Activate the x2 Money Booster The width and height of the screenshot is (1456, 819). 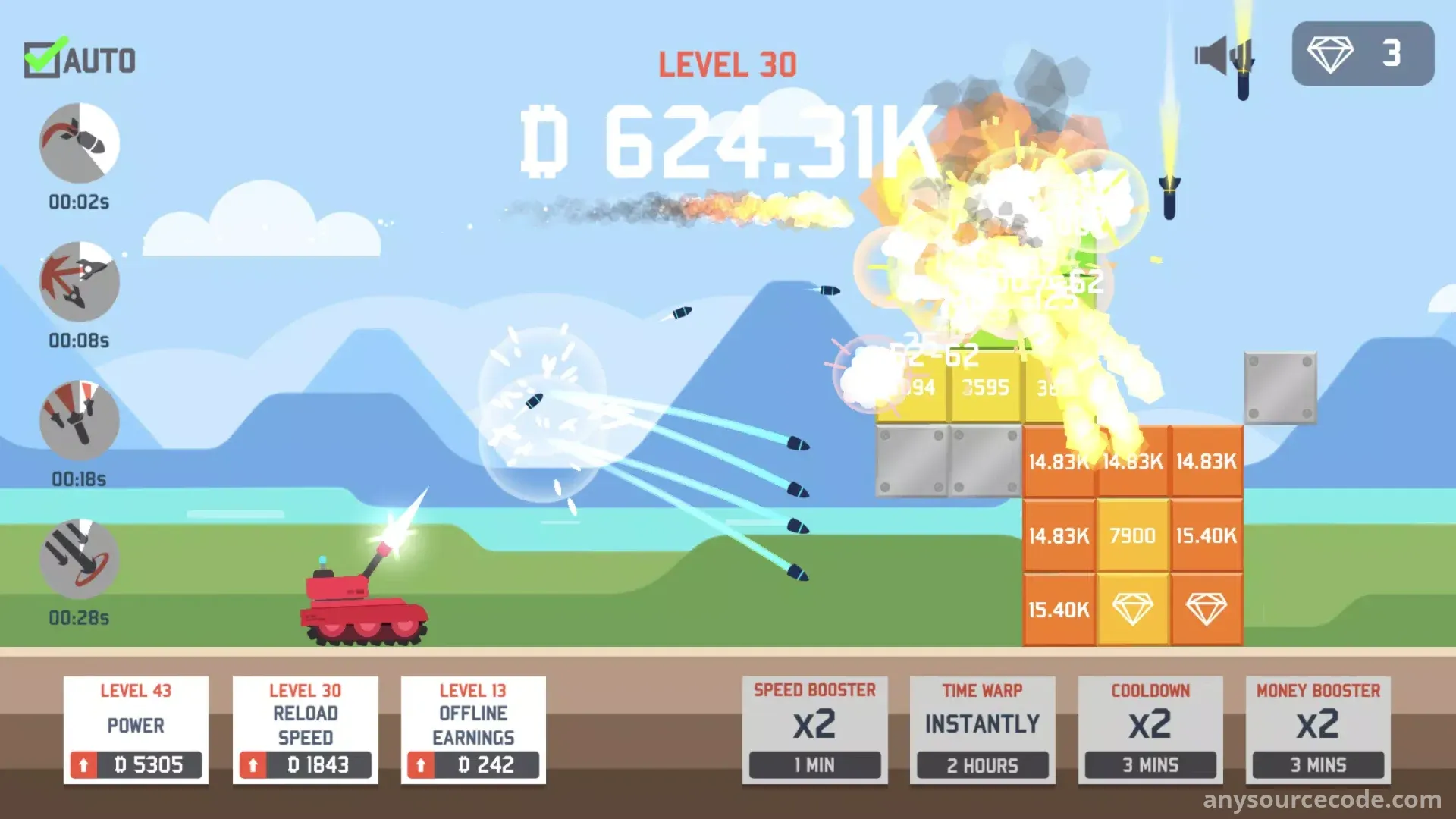(1318, 730)
